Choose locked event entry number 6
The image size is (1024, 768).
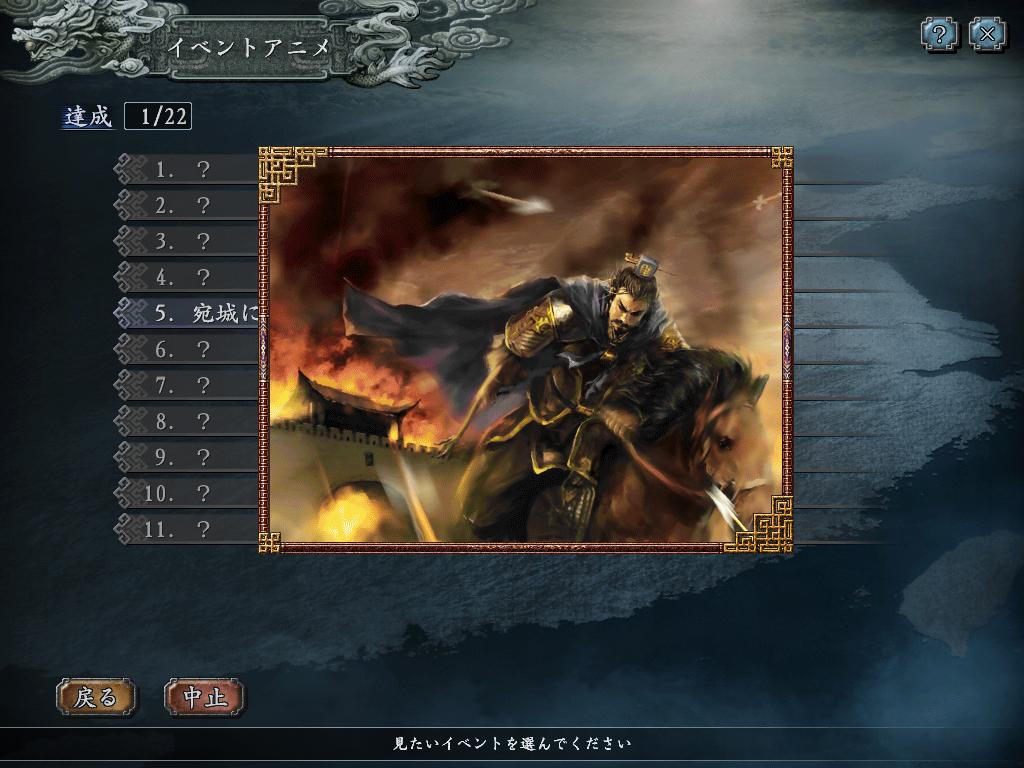click(x=190, y=349)
